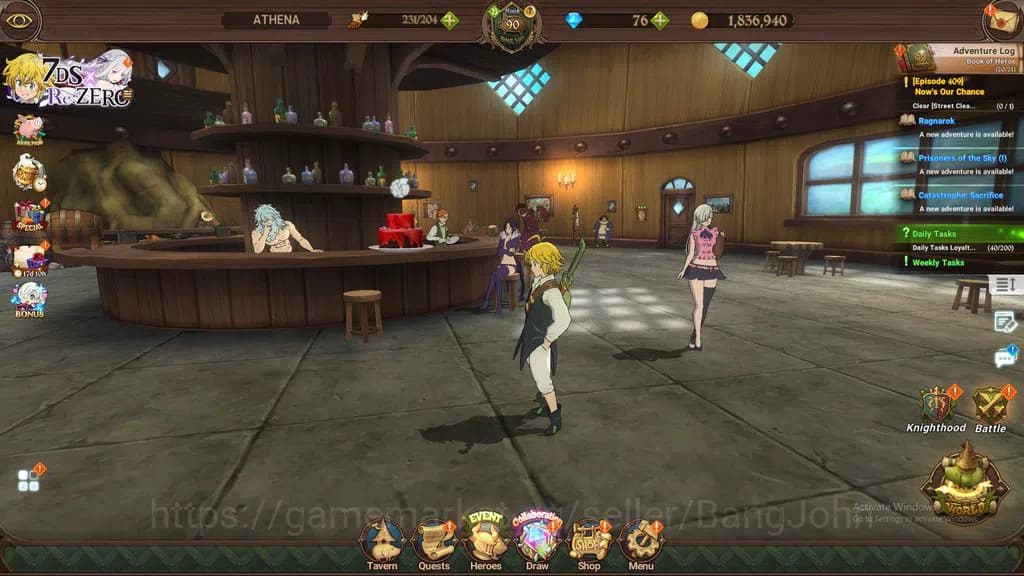
Task: Open the Battle menu
Action: 990,408
